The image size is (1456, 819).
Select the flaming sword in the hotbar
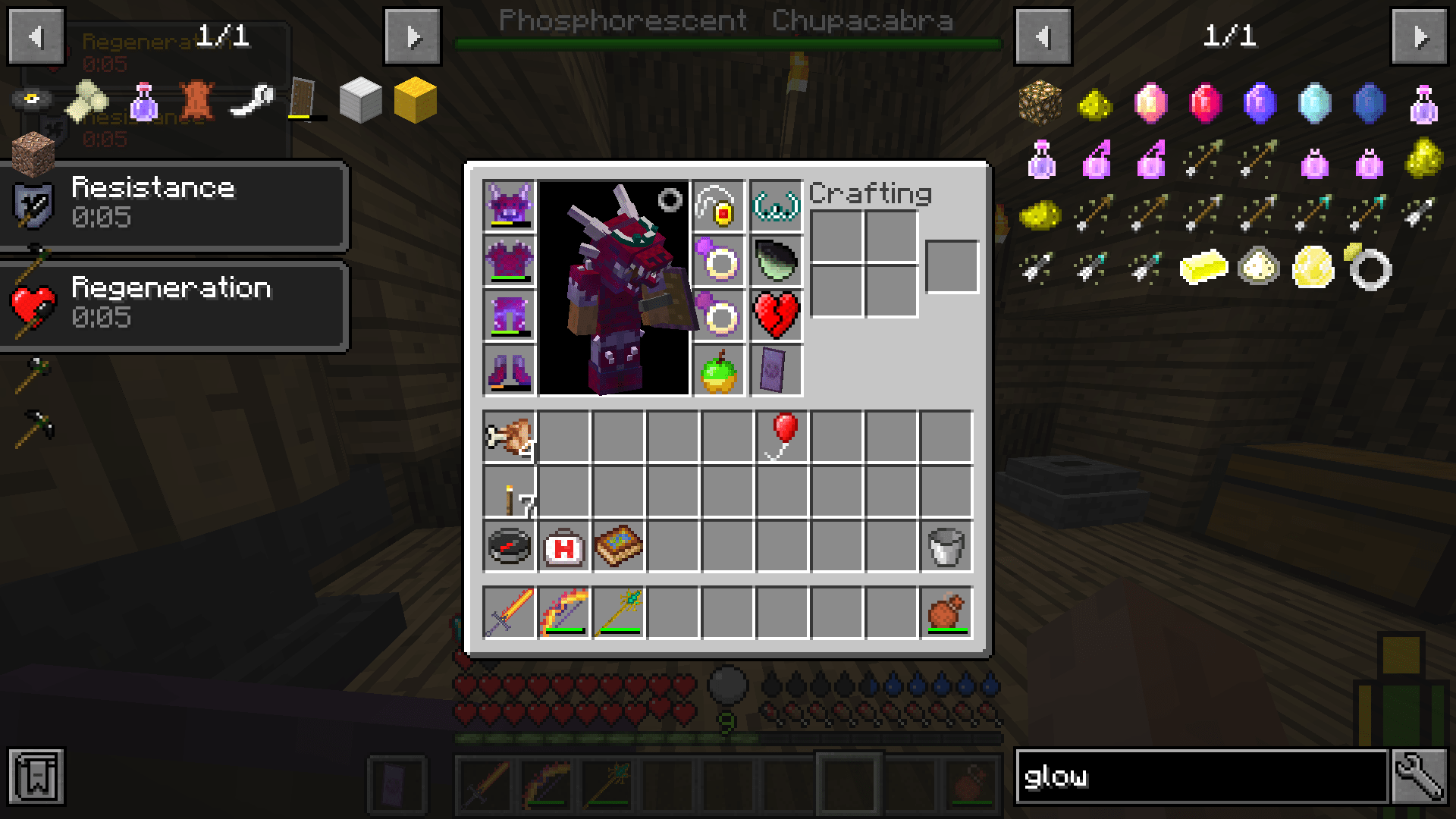coord(510,611)
